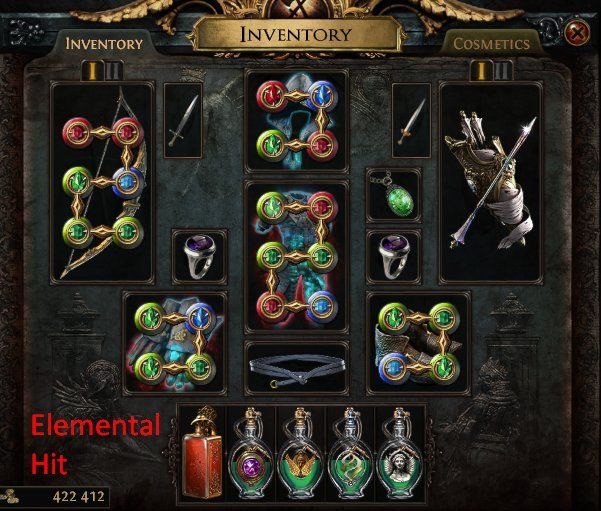
Task: Switch to the Cosmetics tab
Action: (x=491, y=44)
